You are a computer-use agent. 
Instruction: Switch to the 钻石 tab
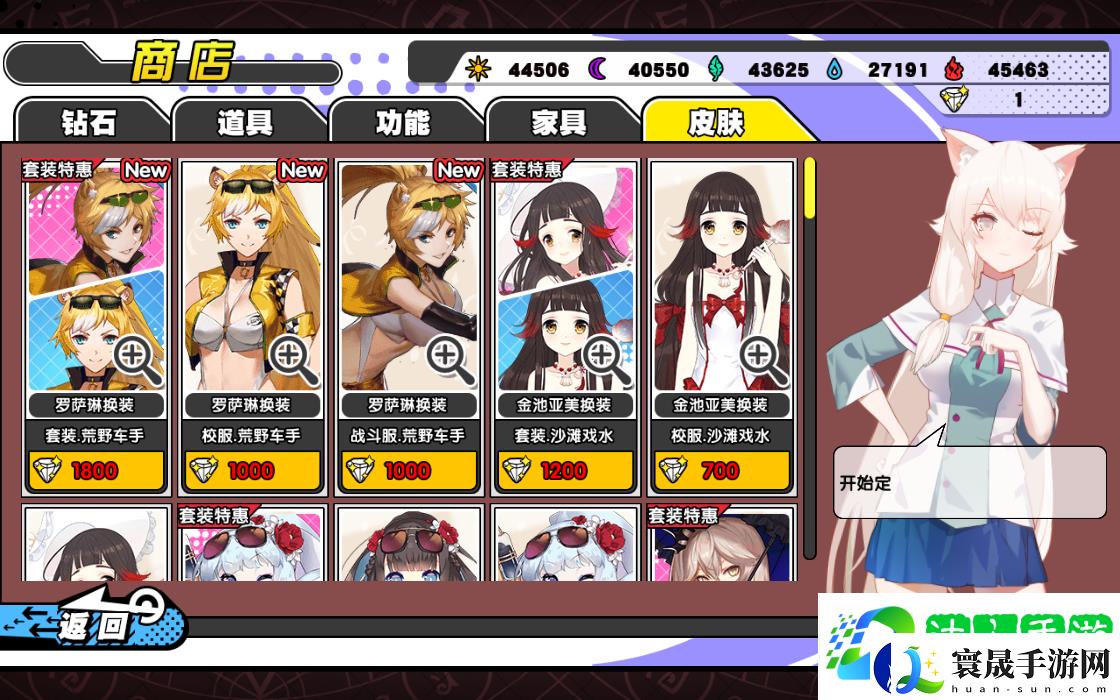[x=88, y=122]
